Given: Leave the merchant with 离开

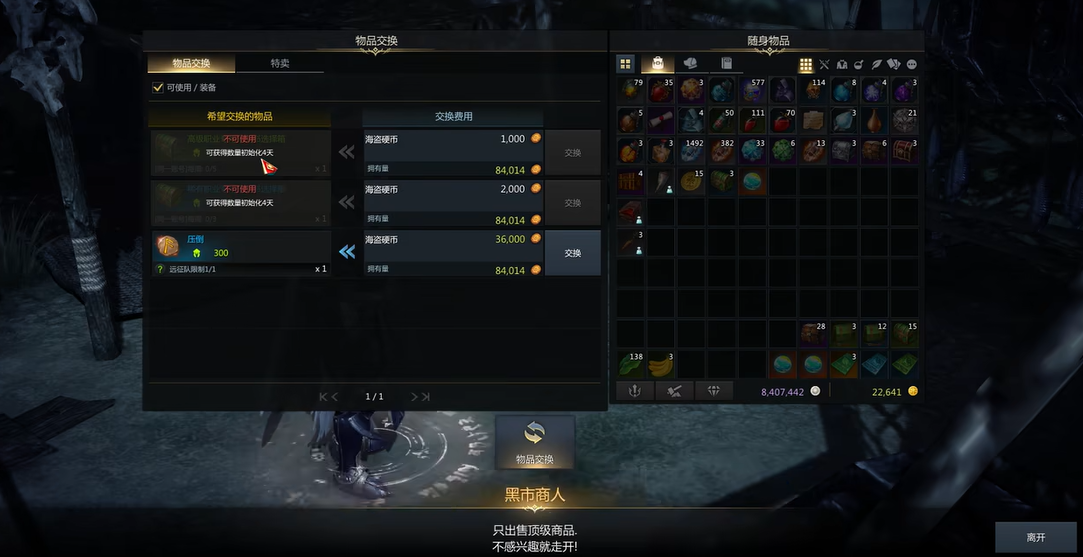Looking at the screenshot, I should pyautogui.click(x=1036, y=537).
